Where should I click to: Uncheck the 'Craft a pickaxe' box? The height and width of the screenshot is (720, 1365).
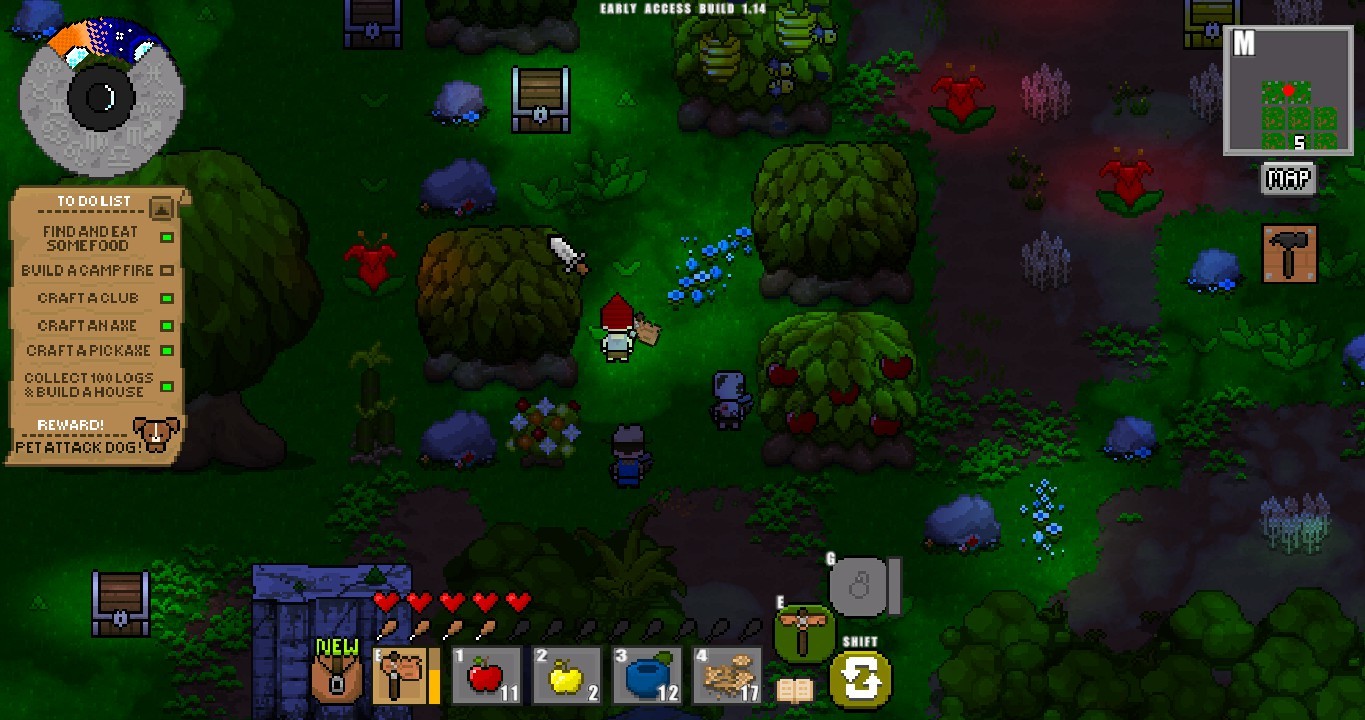pyautogui.click(x=169, y=350)
